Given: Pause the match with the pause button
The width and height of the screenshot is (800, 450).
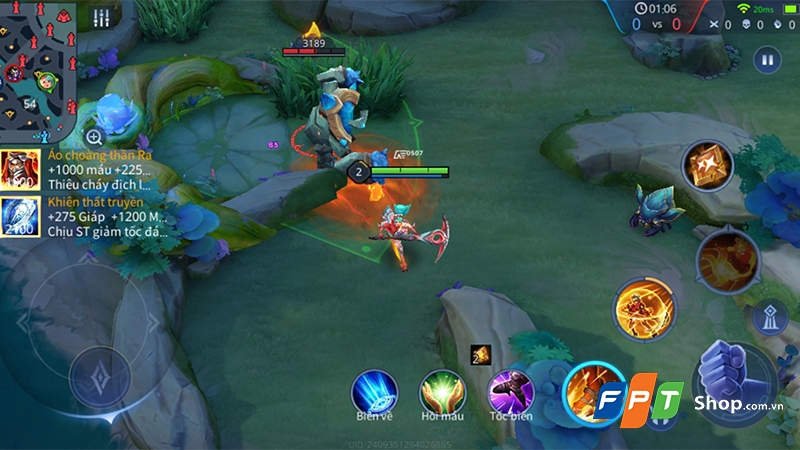Looking at the screenshot, I should (x=767, y=59).
